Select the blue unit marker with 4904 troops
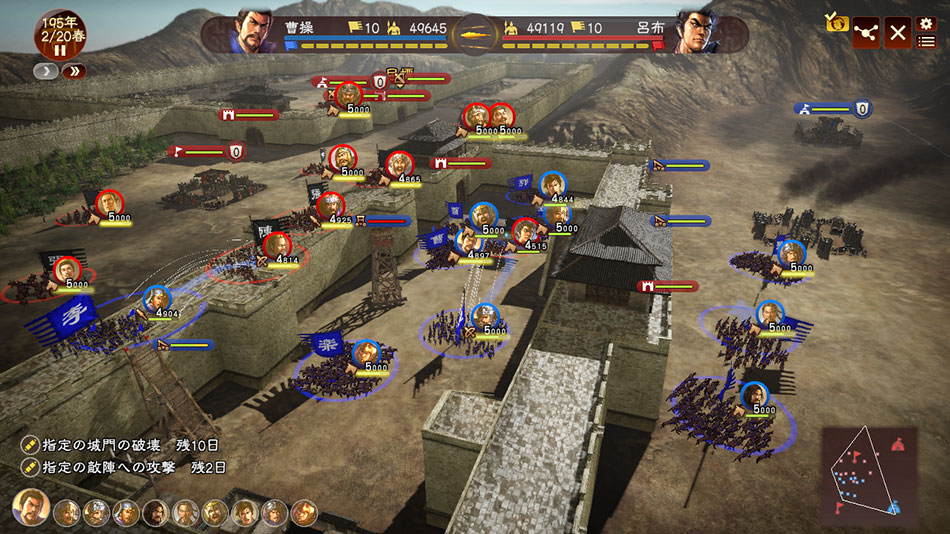 157,299
